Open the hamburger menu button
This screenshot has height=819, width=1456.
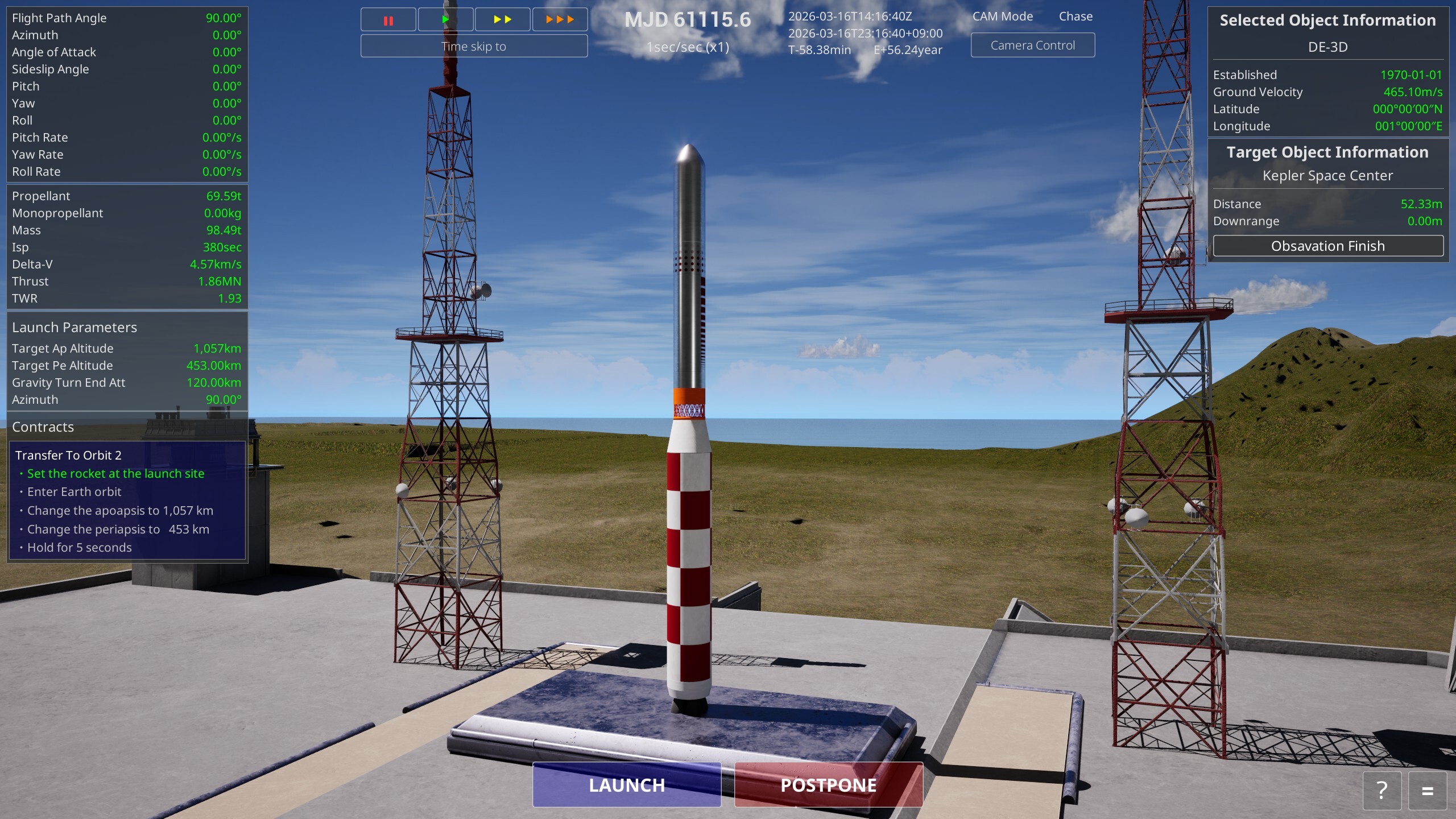click(1427, 791)
